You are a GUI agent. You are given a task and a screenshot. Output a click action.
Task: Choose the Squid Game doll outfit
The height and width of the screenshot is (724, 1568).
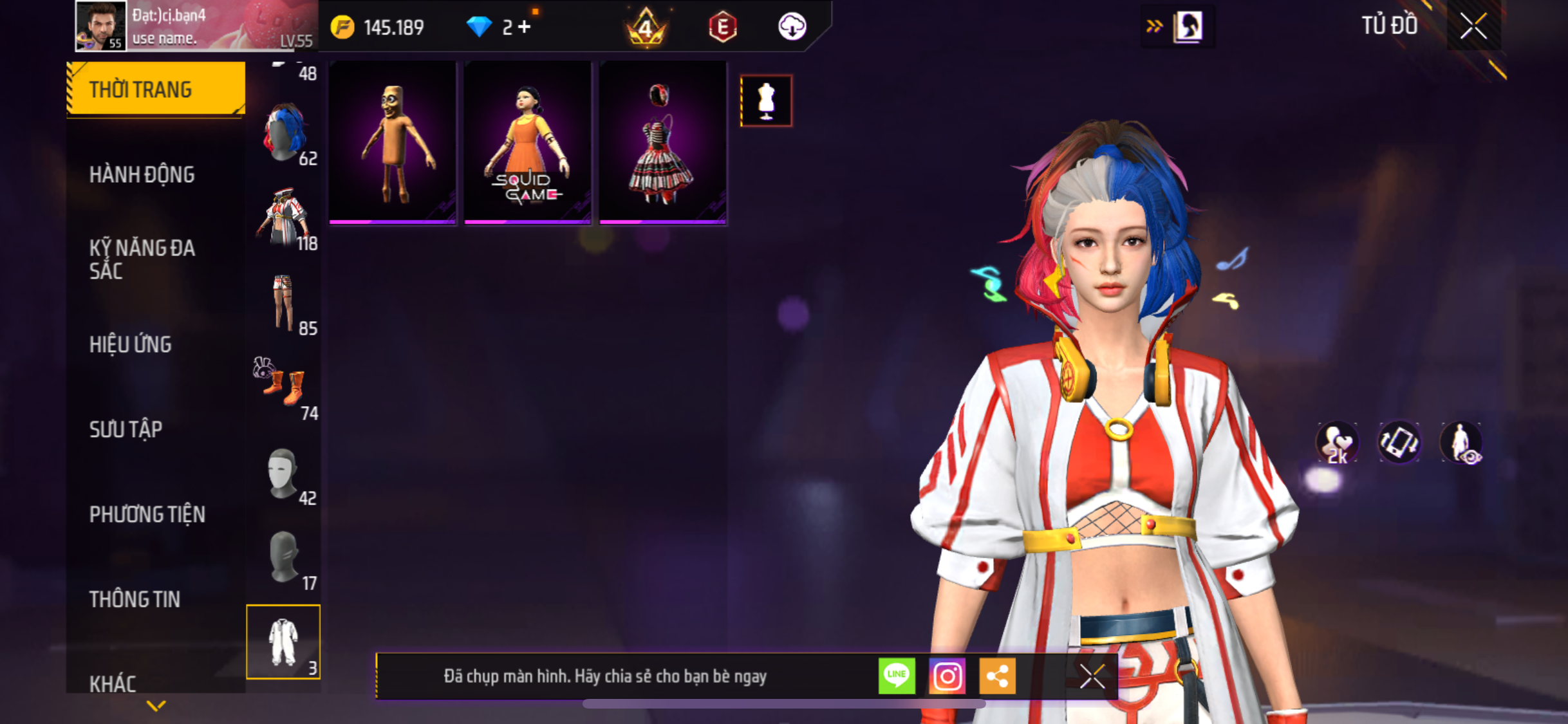pos(527,143)
